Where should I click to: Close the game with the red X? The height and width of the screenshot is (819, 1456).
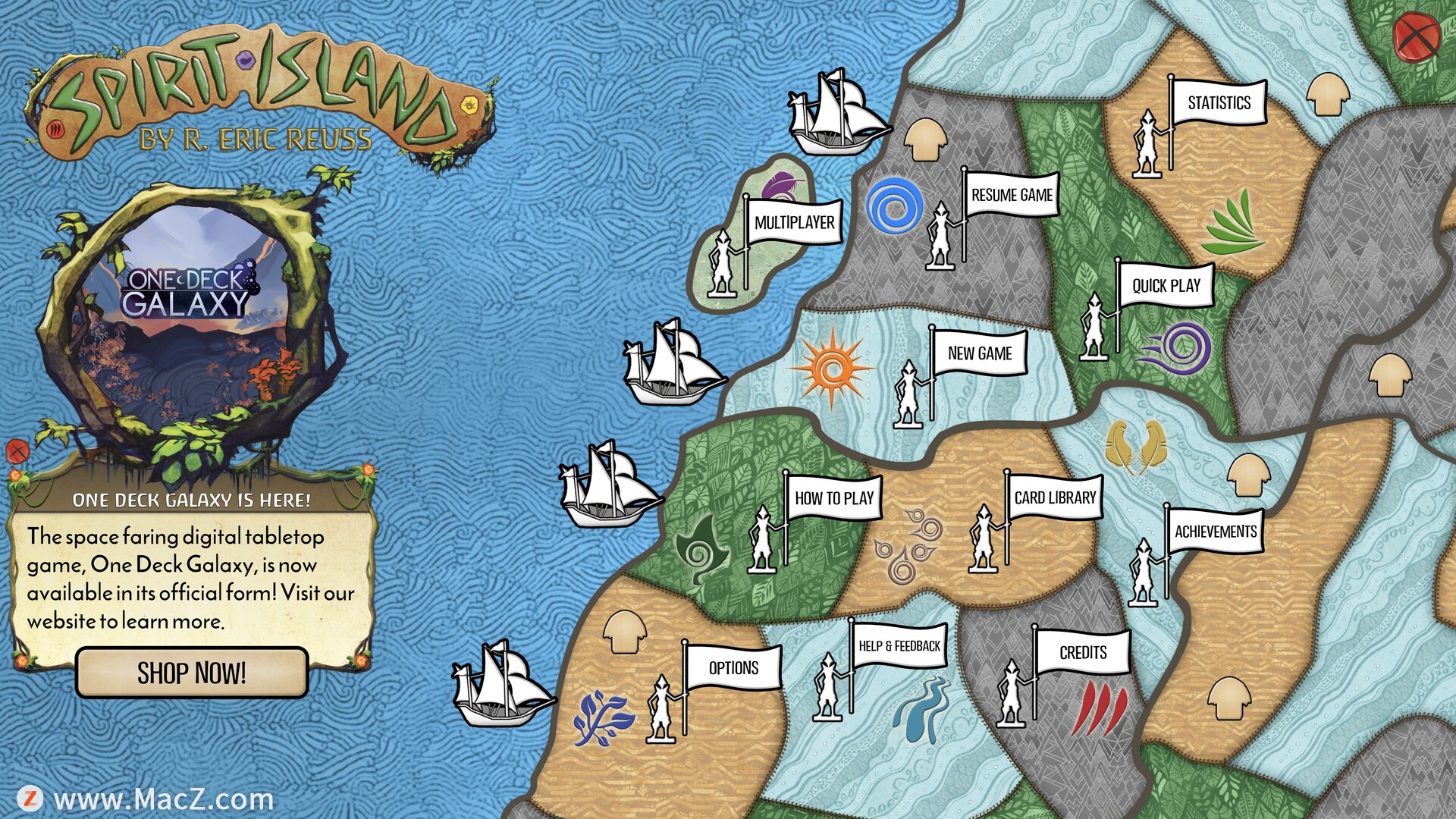[1416, 36]
